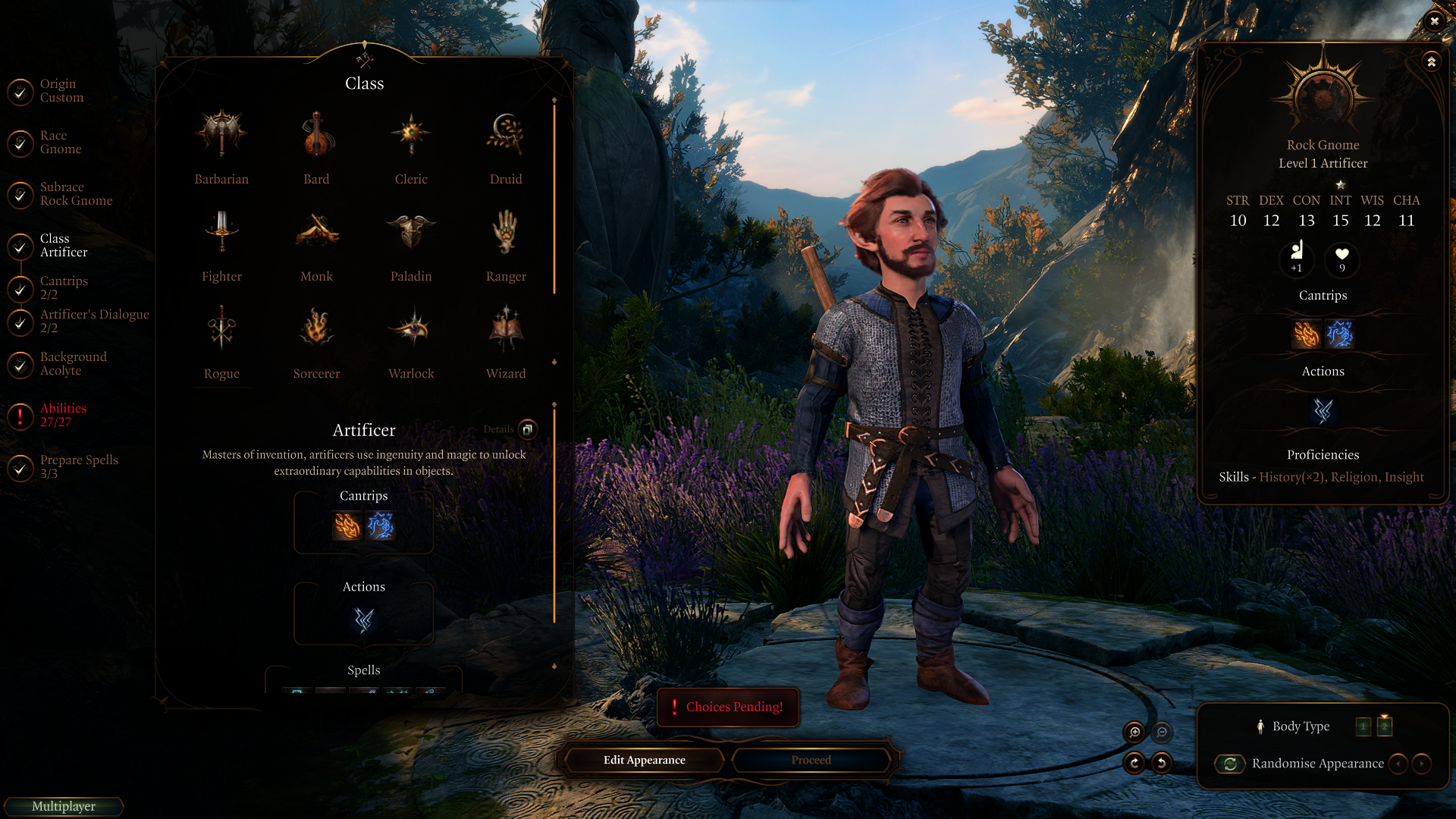
Task: Zoom in the character camera
Action: 1134,732
